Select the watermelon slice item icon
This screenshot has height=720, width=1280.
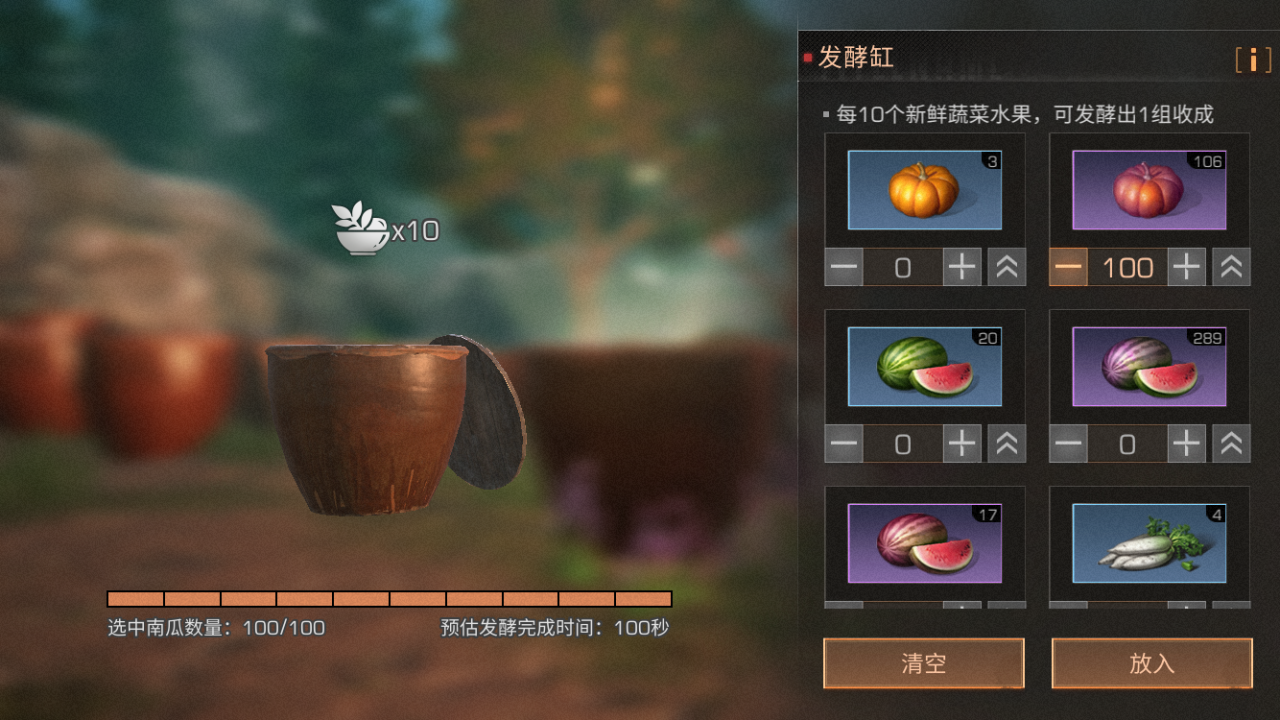point(923,541)
